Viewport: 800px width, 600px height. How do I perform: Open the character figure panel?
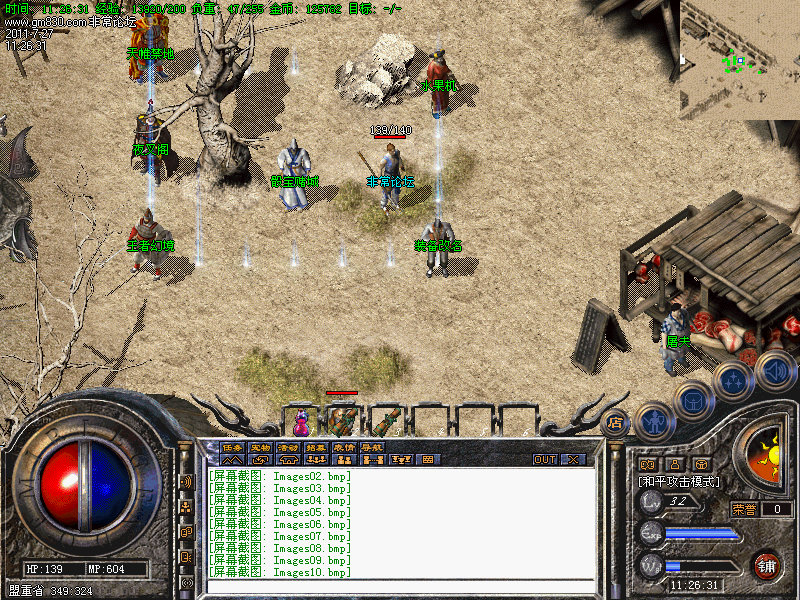coord(654,421)
